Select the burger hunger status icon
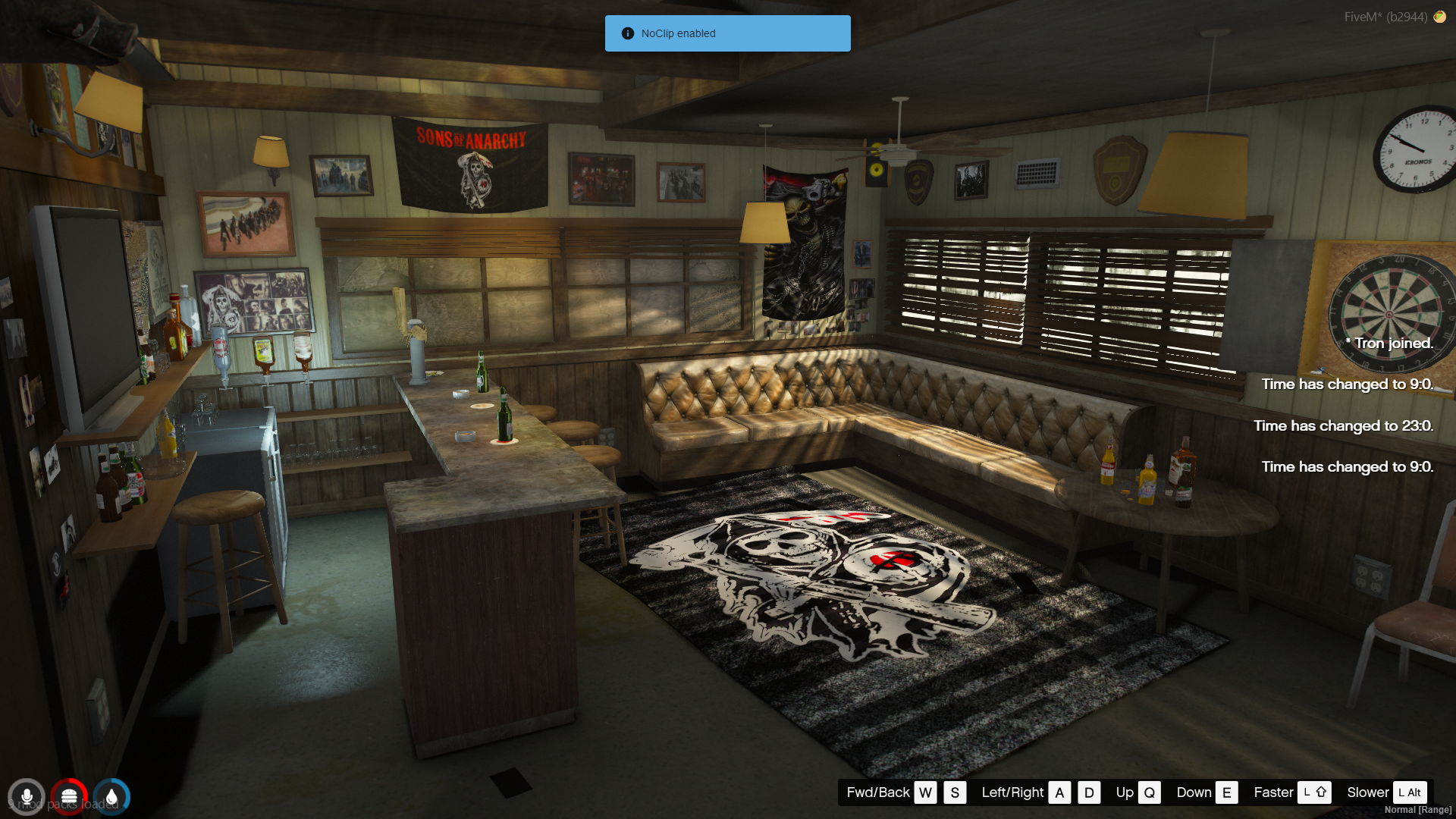This screenshot has height=819, width=1456. (69, 797)
